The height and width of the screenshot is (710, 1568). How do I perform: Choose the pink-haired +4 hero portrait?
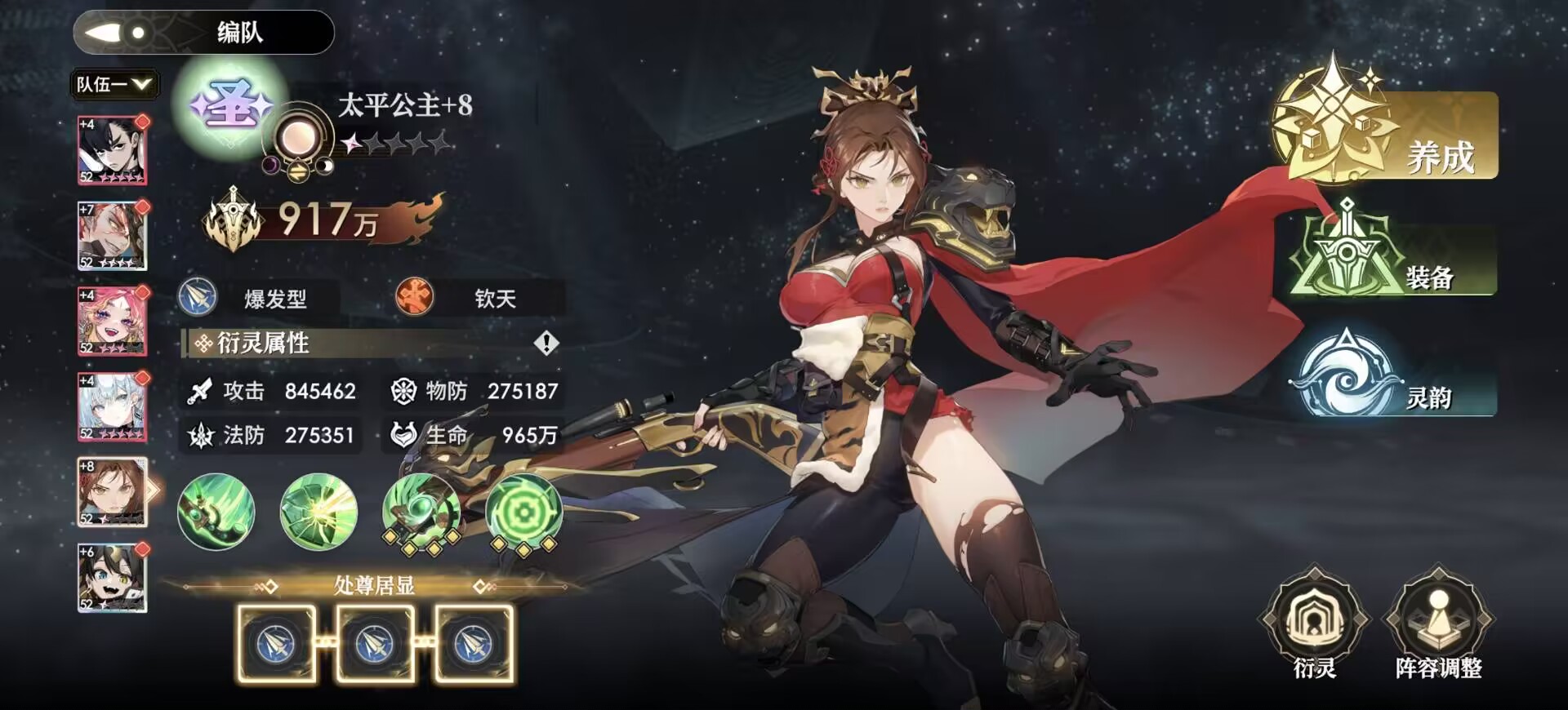pyautogui.click(x=112, y=321)
